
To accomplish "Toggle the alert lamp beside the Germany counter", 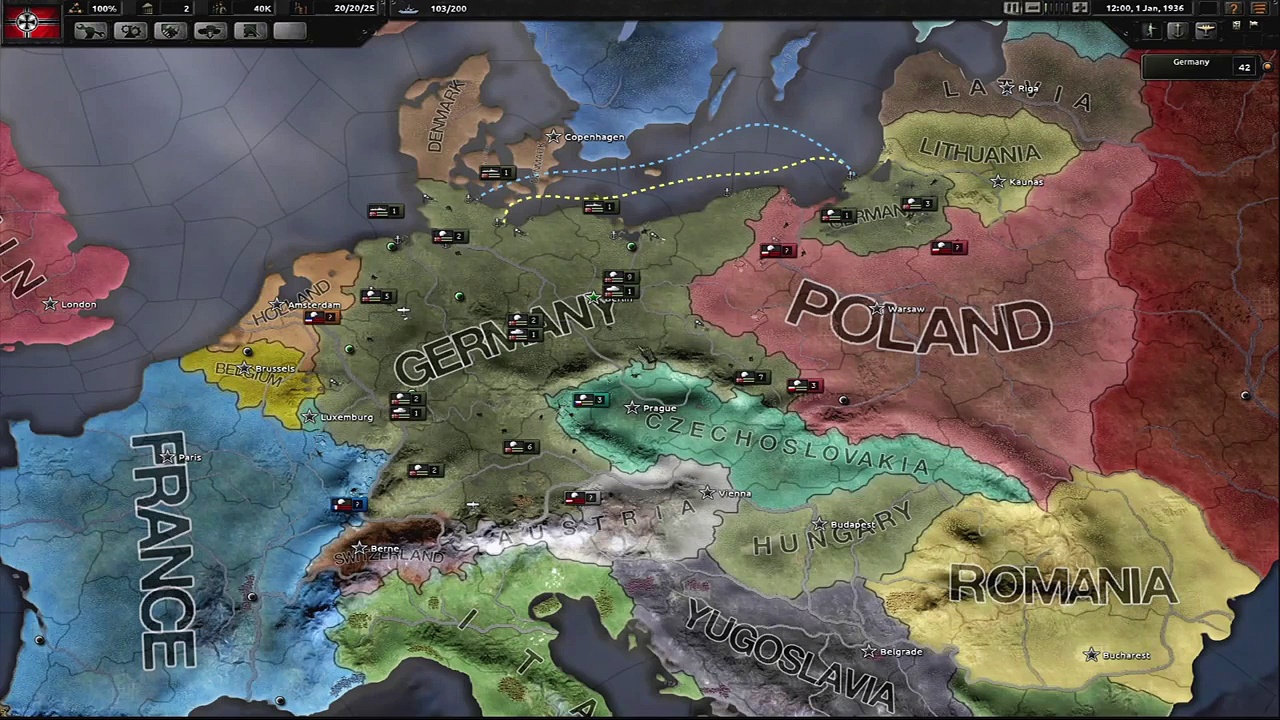I will coord(1268,66).
